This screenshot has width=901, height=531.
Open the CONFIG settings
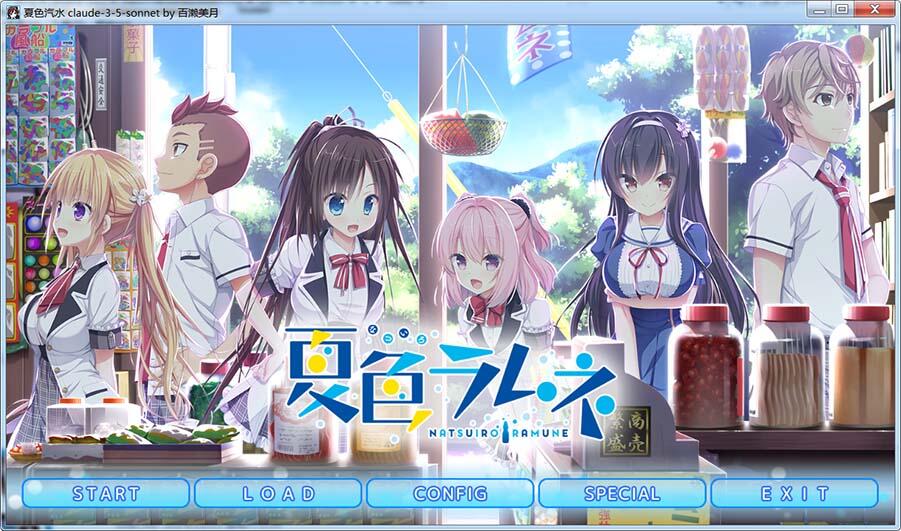click(450, 493)
